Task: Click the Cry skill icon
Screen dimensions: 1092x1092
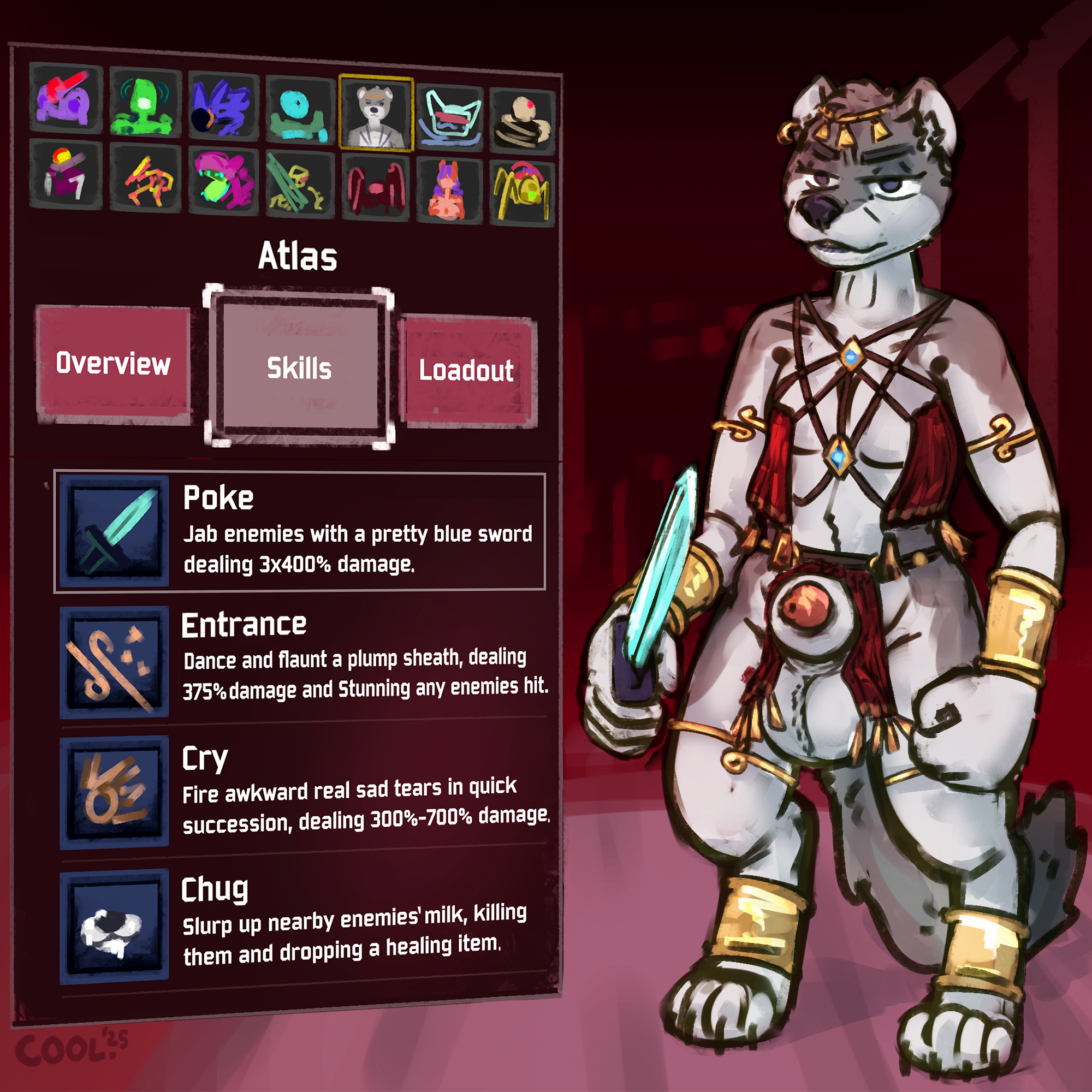Action: [x=114, y=791]
